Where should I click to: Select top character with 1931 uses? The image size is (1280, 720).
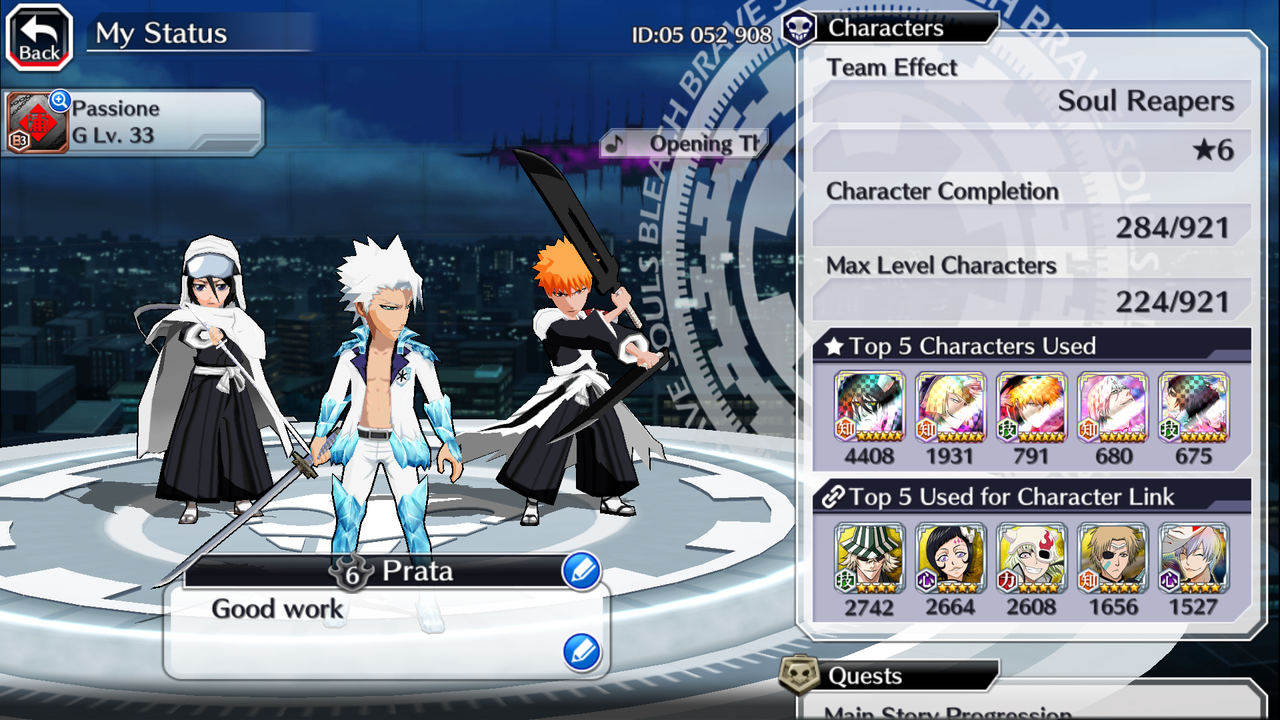[x=950, y=407]
